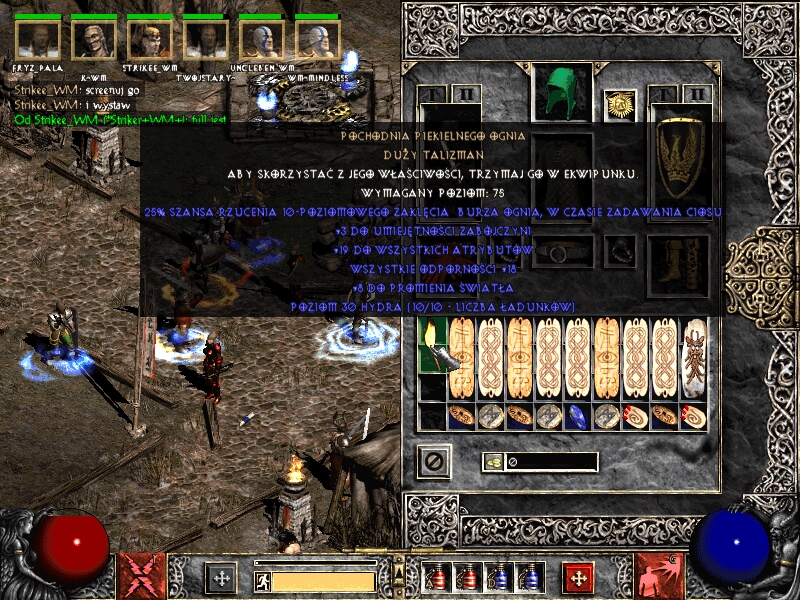Select the K-WM party portrait
The image size is (800, 600).
click(x=93, y=40)
